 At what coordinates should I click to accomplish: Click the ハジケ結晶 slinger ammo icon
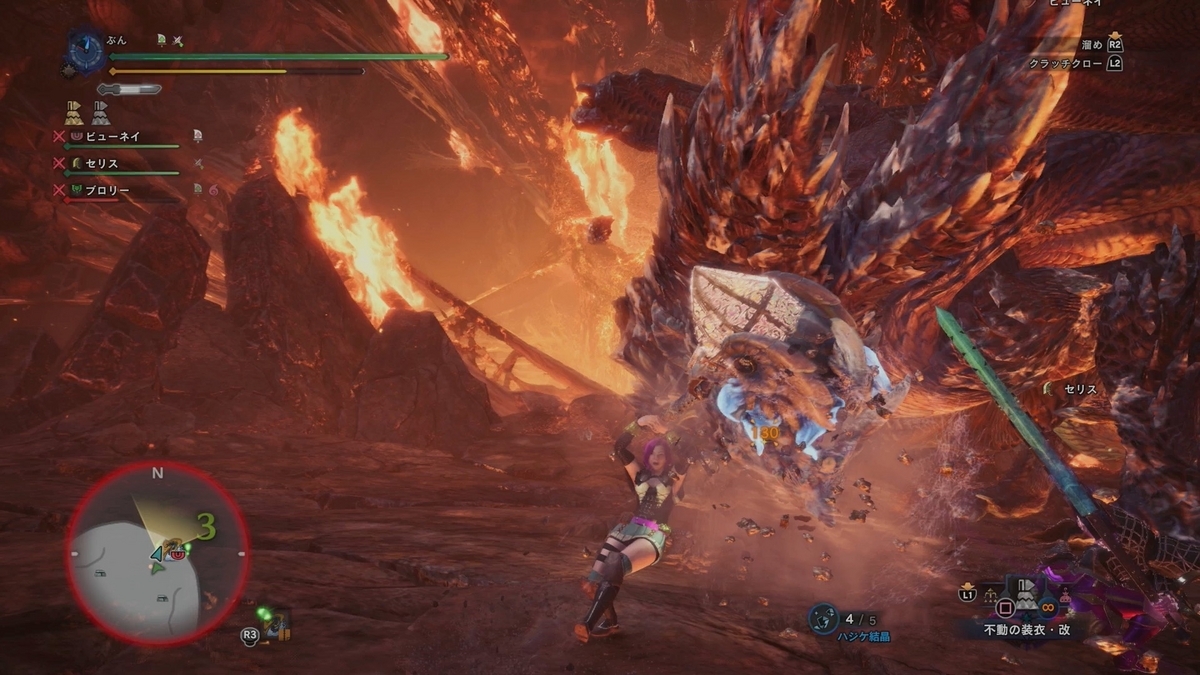[x=822, y=619]
